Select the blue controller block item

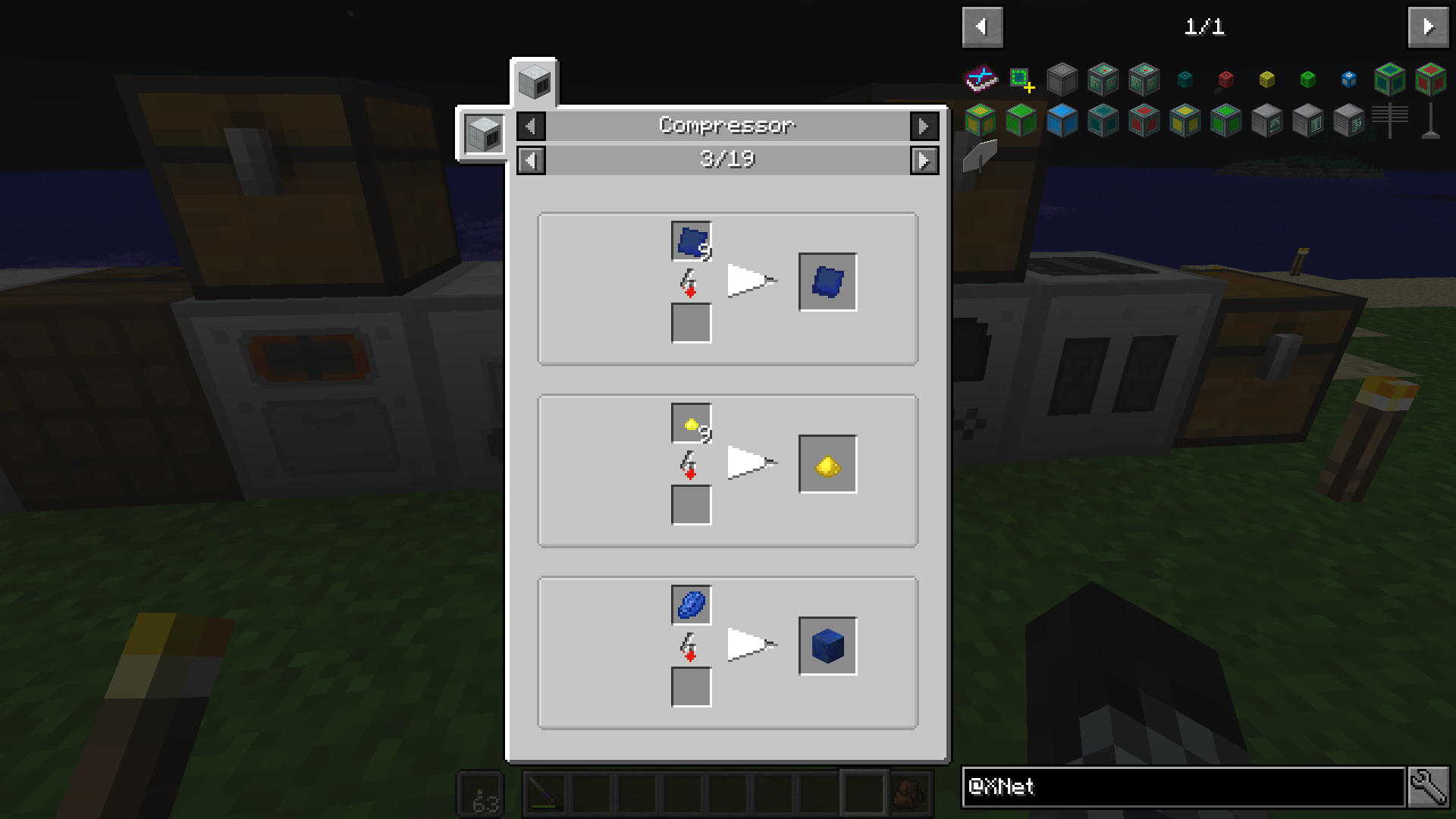1348,79
